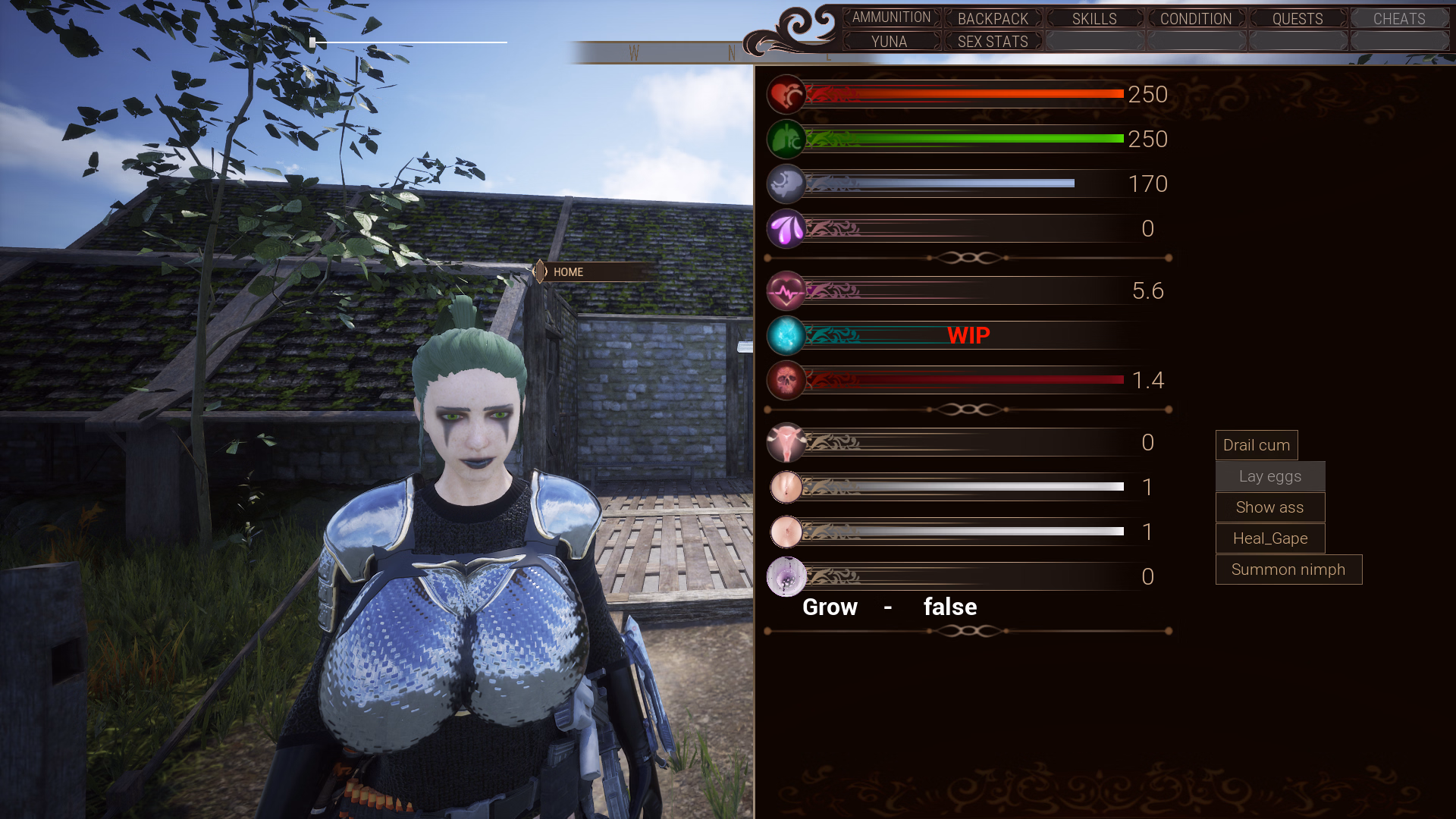Open the Skills tab
Image resolution: width=1456 pixels, height=819 pixels.
pos(1094,18)
